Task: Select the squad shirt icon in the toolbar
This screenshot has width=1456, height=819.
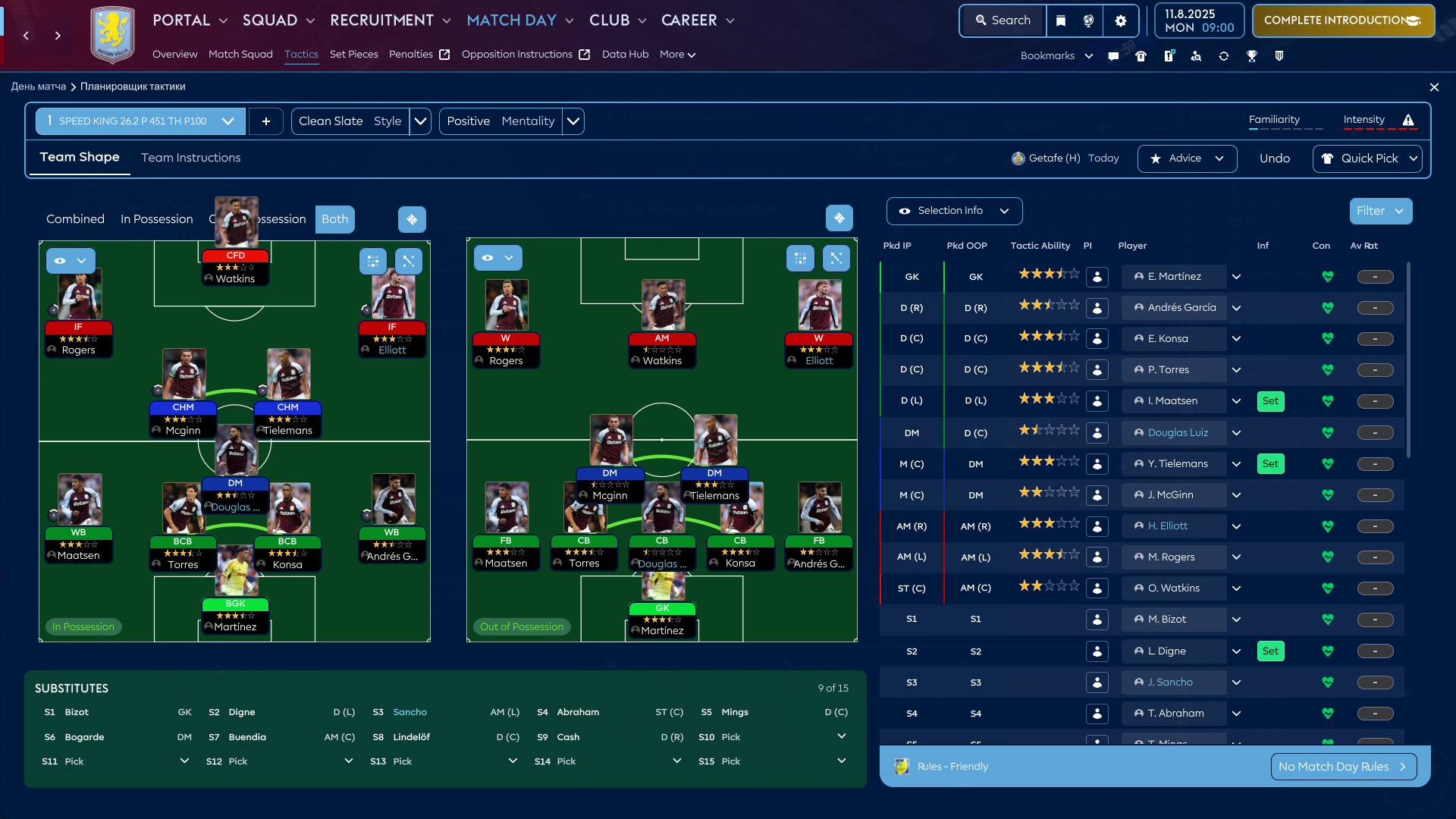Action: 1141,55
